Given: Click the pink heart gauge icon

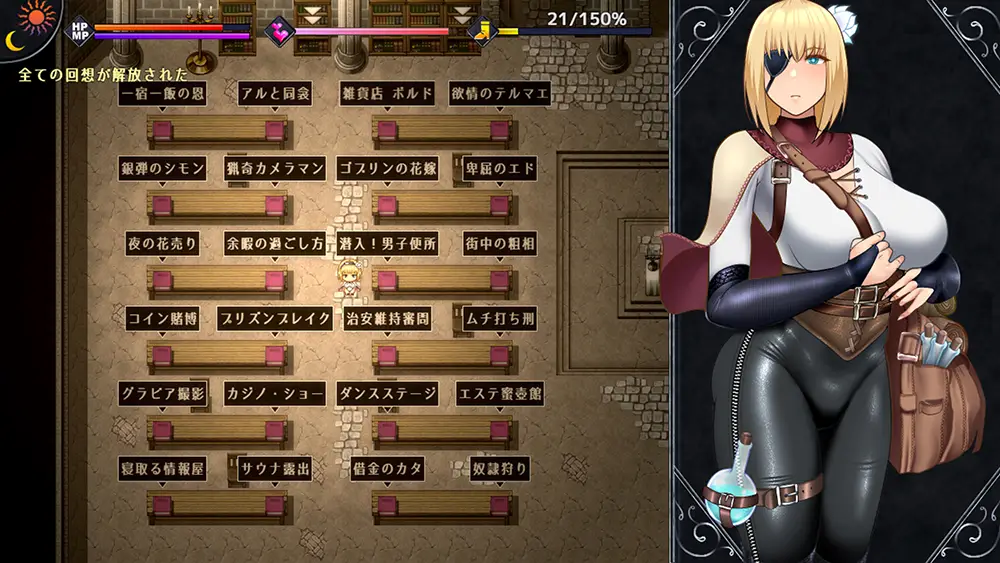Looking at the screenshot, I should tap(279, 31).
